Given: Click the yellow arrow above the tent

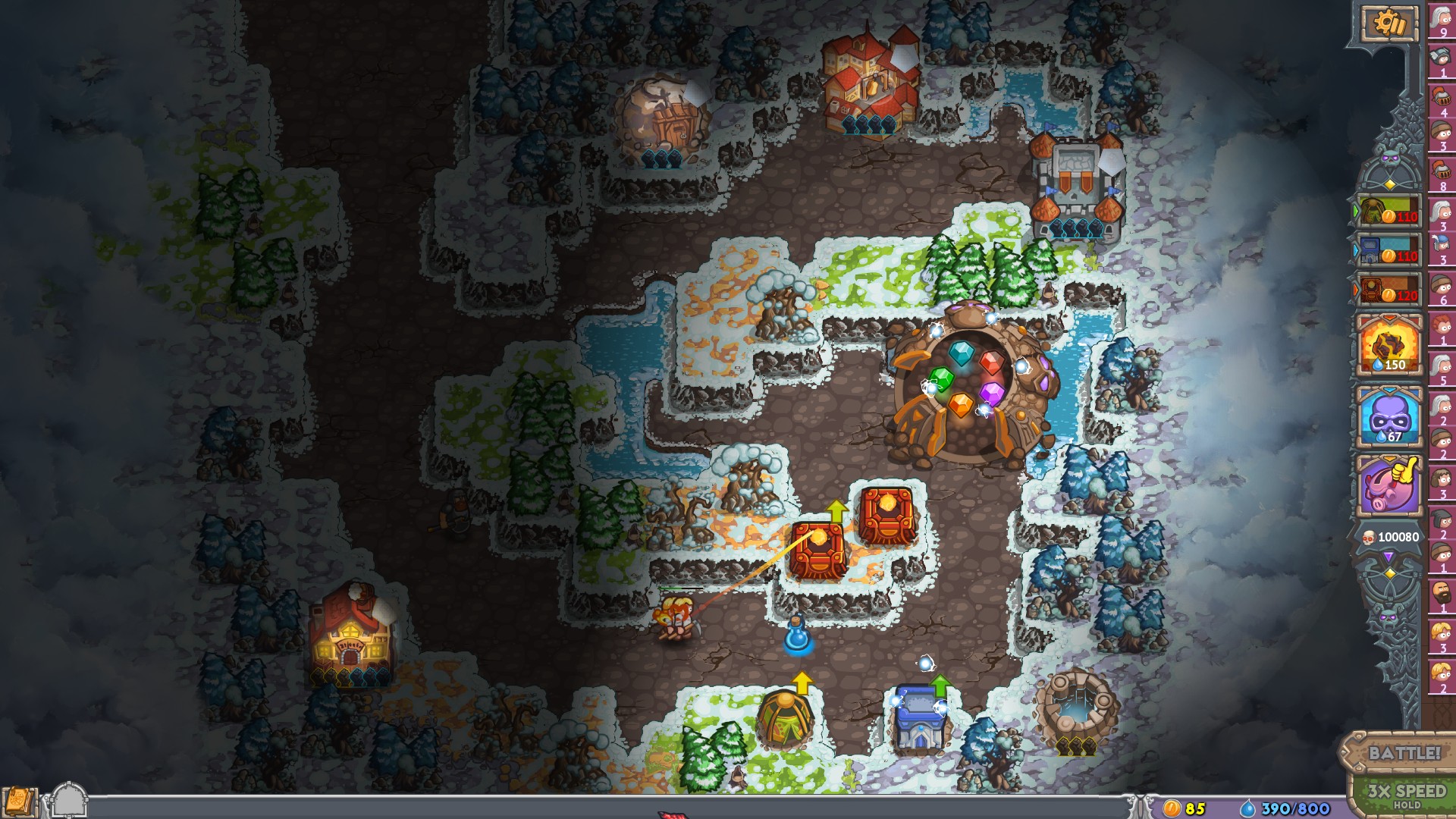Looking at the screenshot, I should [801, 681].
